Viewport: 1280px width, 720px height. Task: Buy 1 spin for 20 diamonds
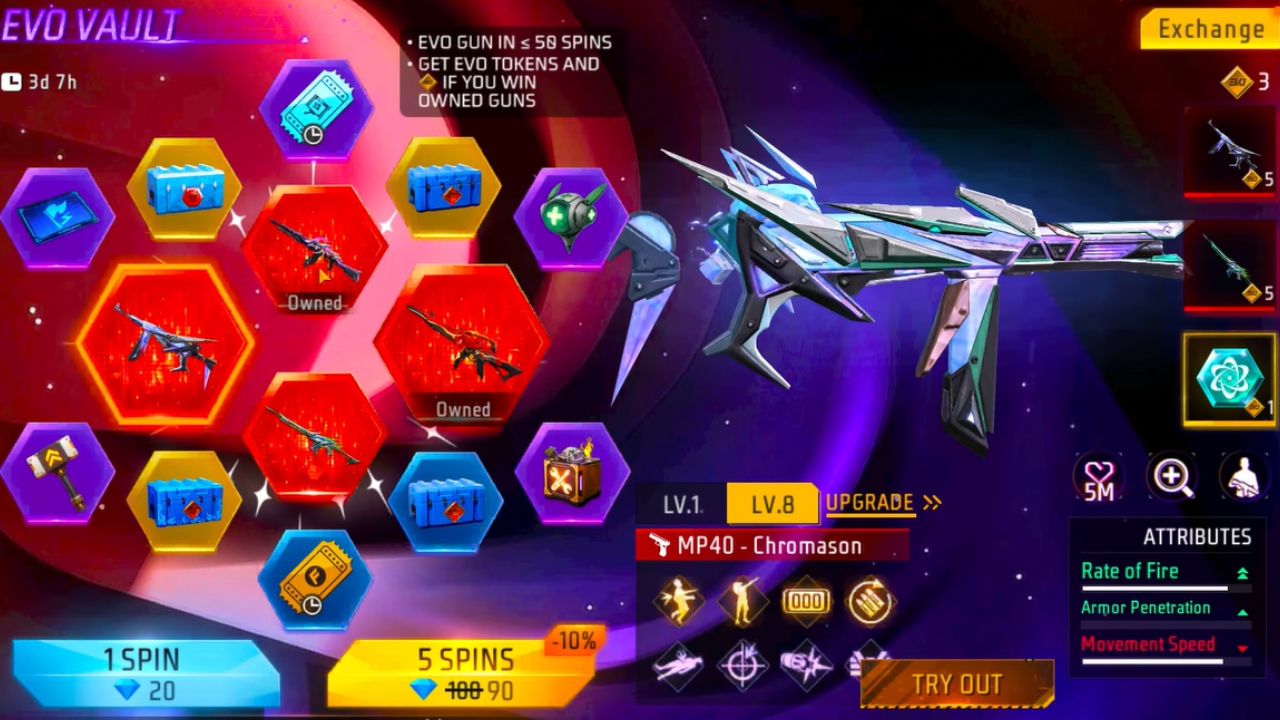[x=143, y=672]
